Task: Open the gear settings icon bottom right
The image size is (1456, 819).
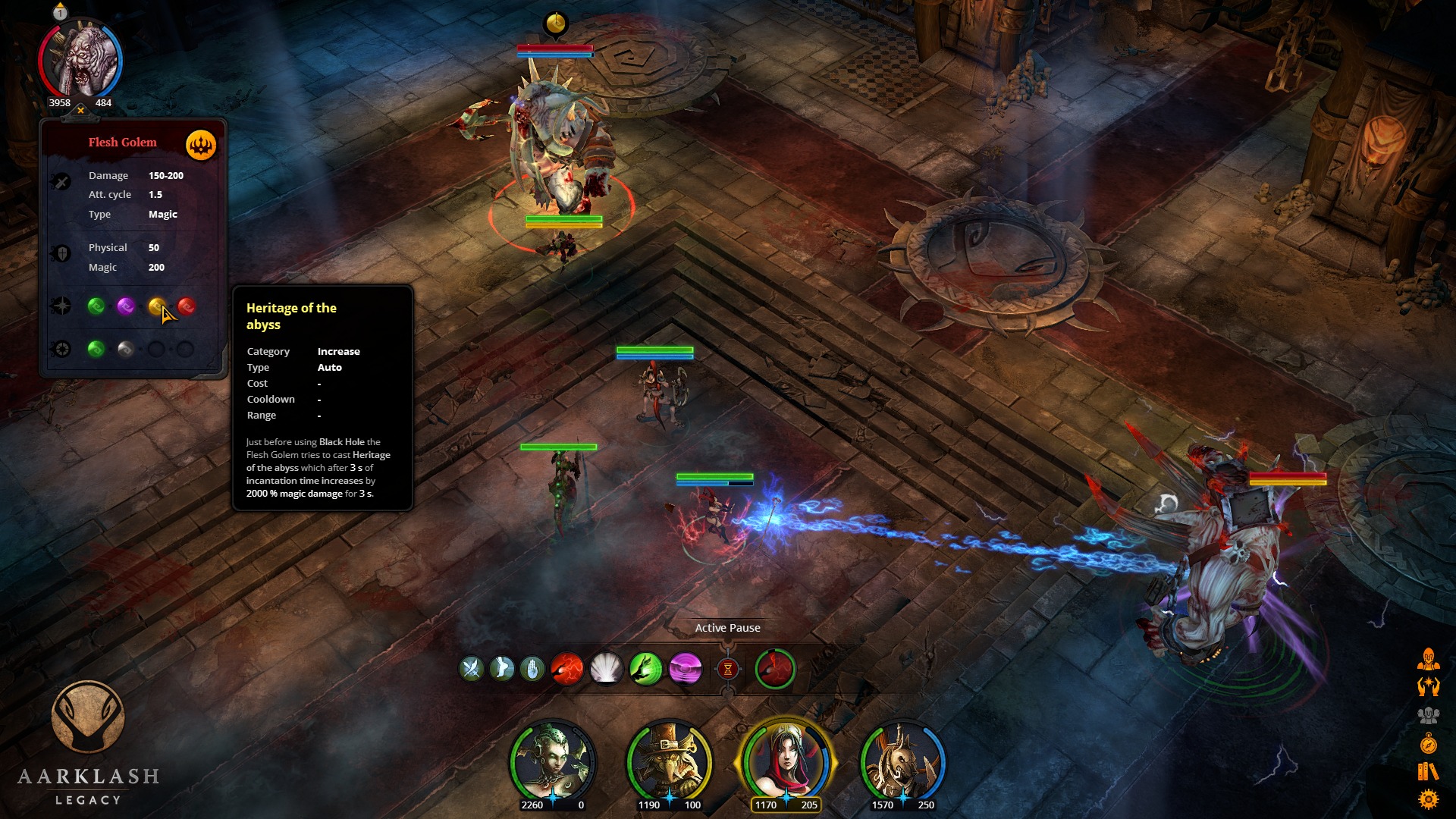Action: coord(1429,797)
